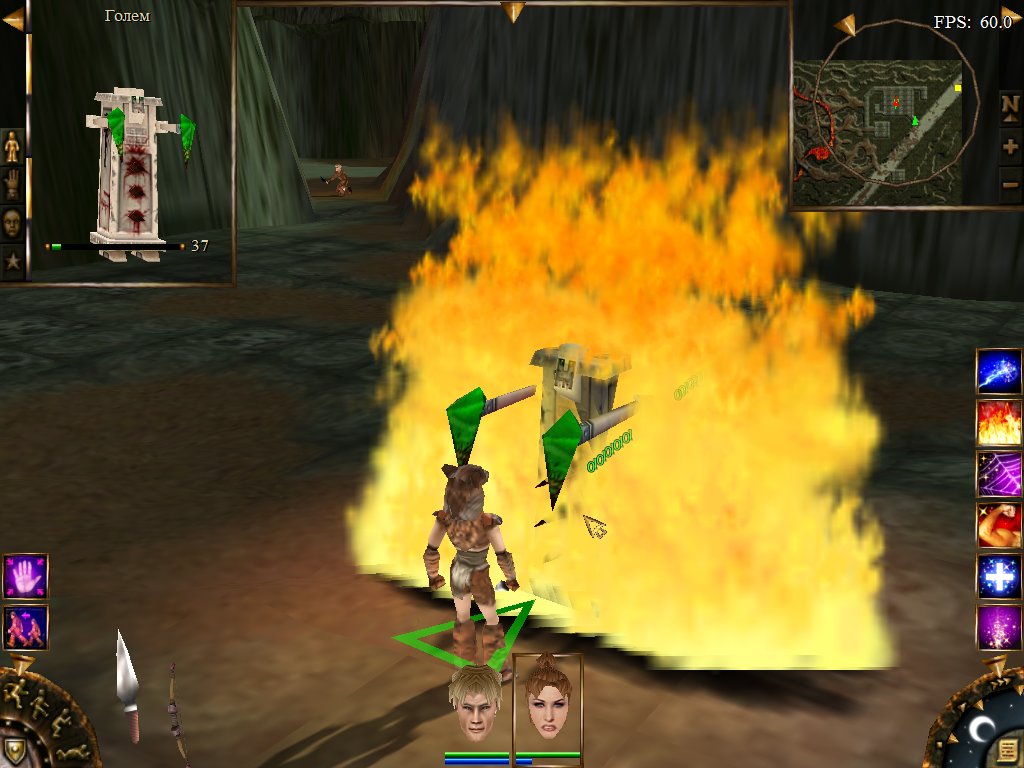
Task: Use the healing cross spell
Action: pos(999,577)
